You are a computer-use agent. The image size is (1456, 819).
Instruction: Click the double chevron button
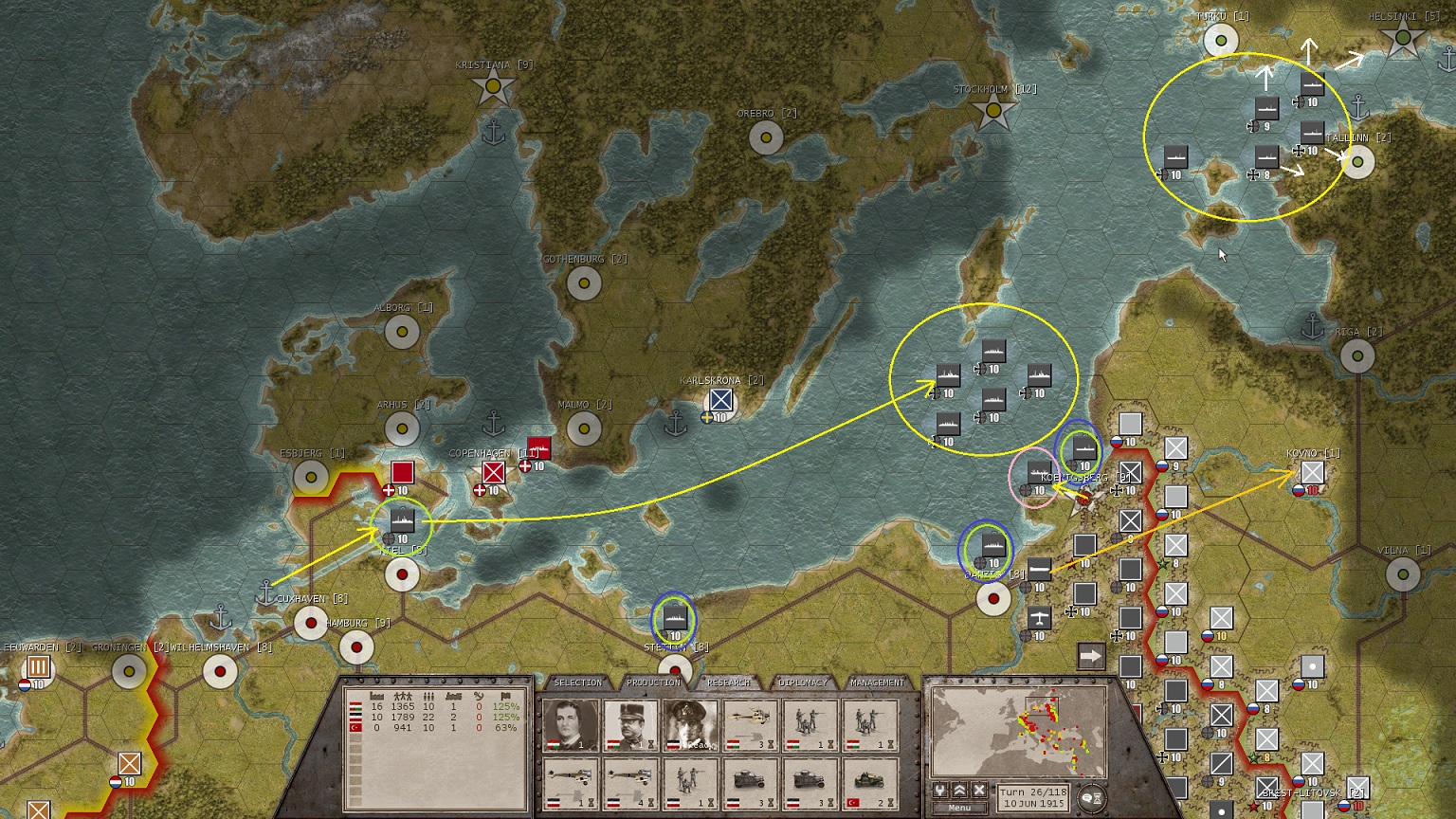tap(959, 791)
